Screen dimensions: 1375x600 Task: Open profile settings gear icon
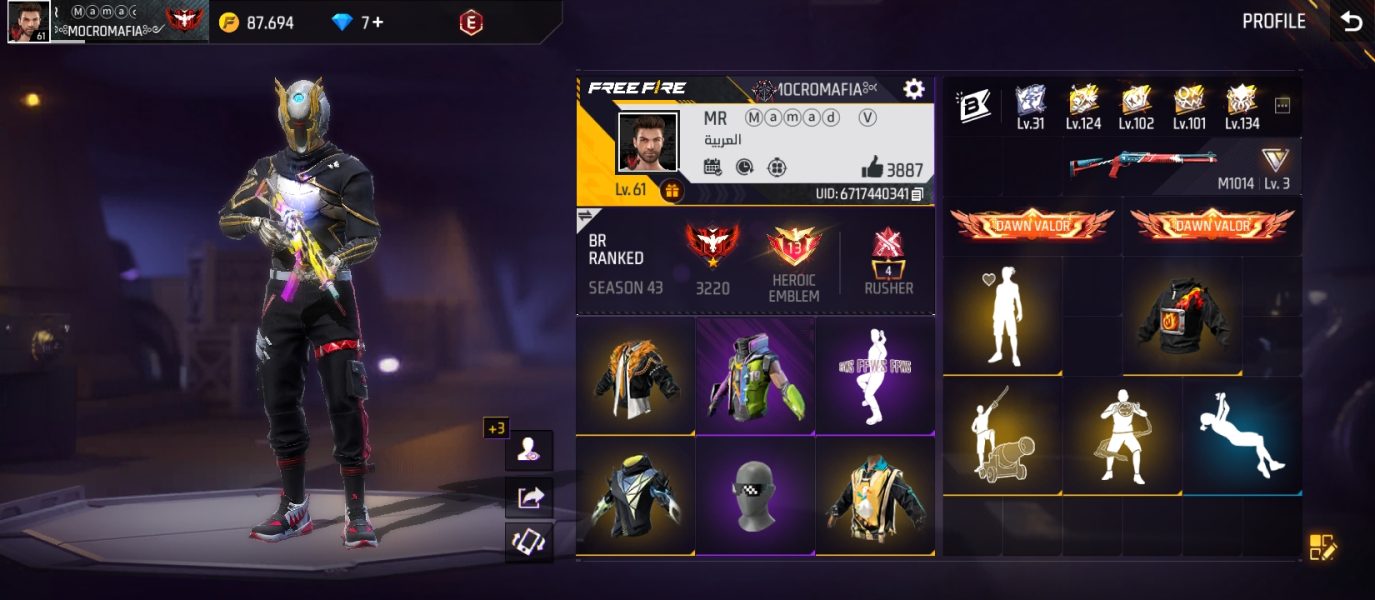pyautogui.click(x=913, y=90)
